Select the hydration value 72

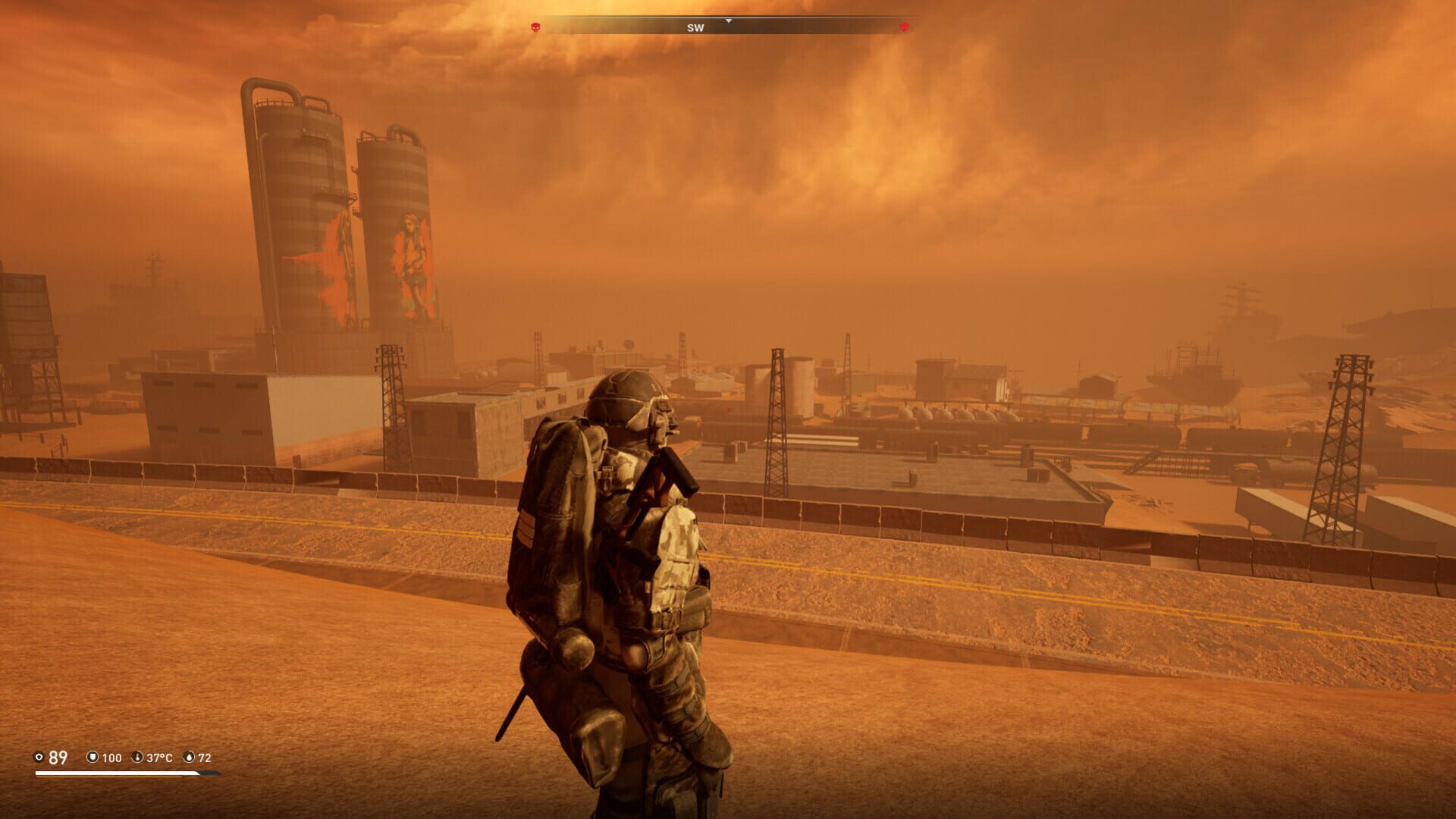pos(208,756)
